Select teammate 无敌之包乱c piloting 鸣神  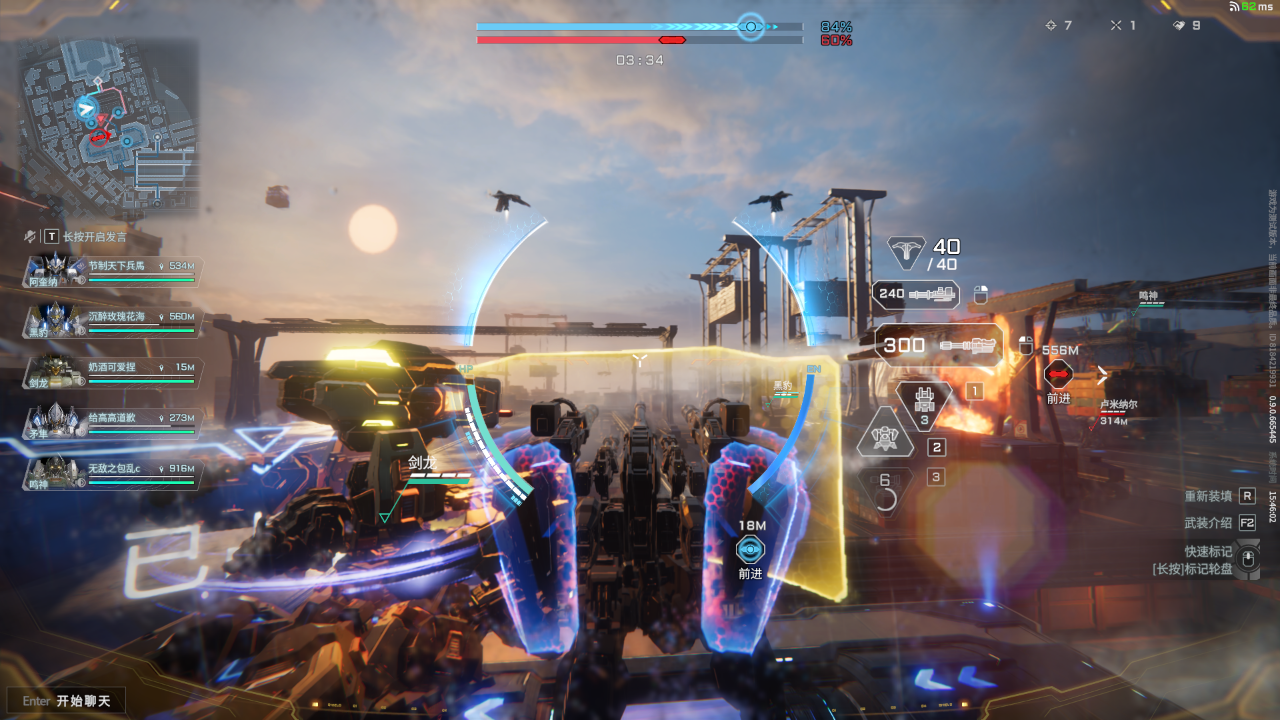point(114,473)
